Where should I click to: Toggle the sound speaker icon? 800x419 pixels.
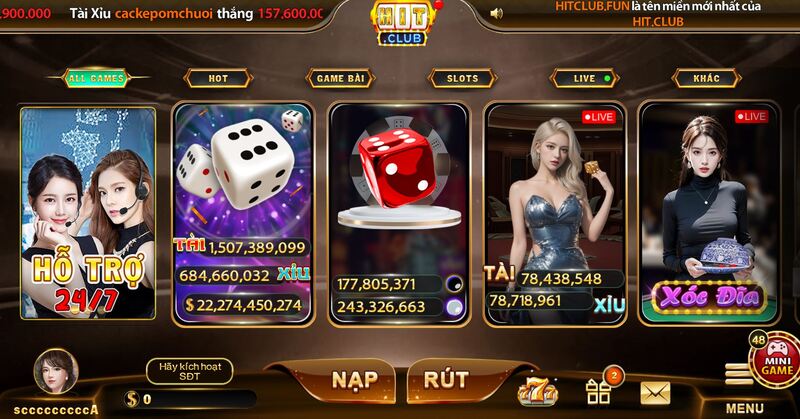[x=497, y=13]
